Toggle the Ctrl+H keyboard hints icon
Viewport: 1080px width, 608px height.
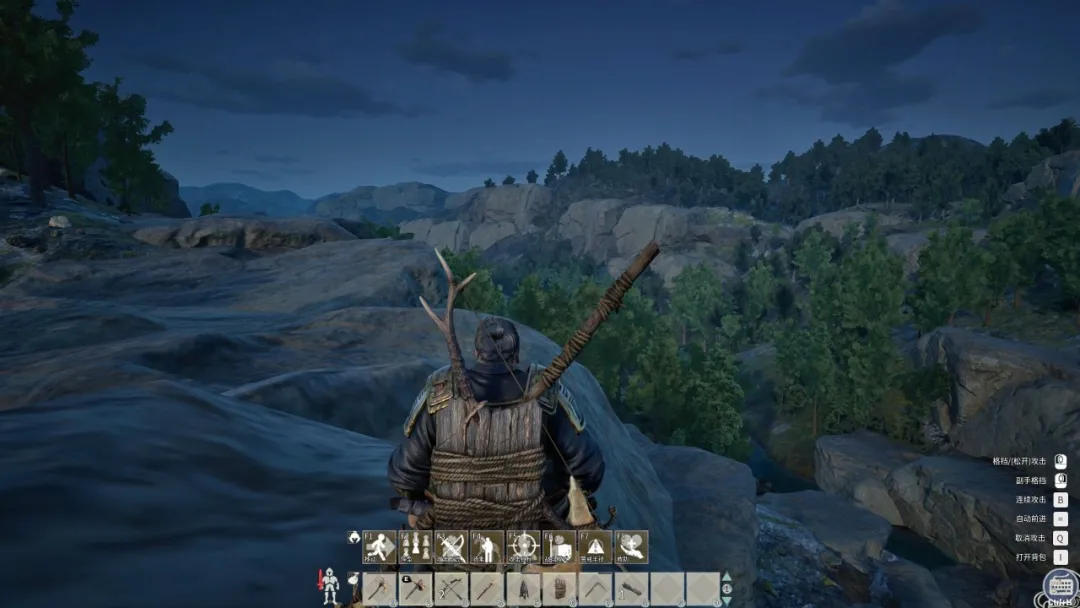1061,586
